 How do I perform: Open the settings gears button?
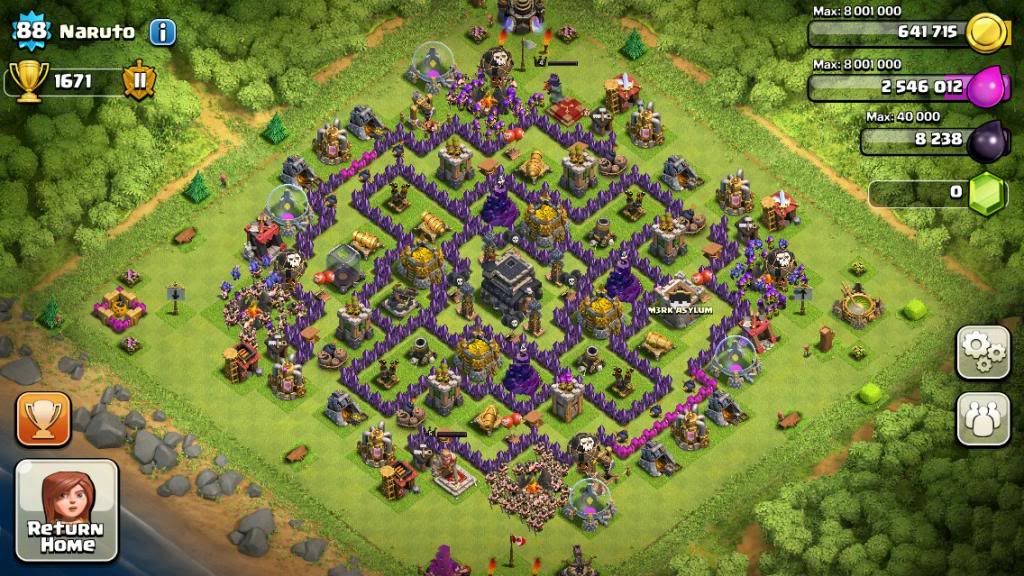[983, 352]
